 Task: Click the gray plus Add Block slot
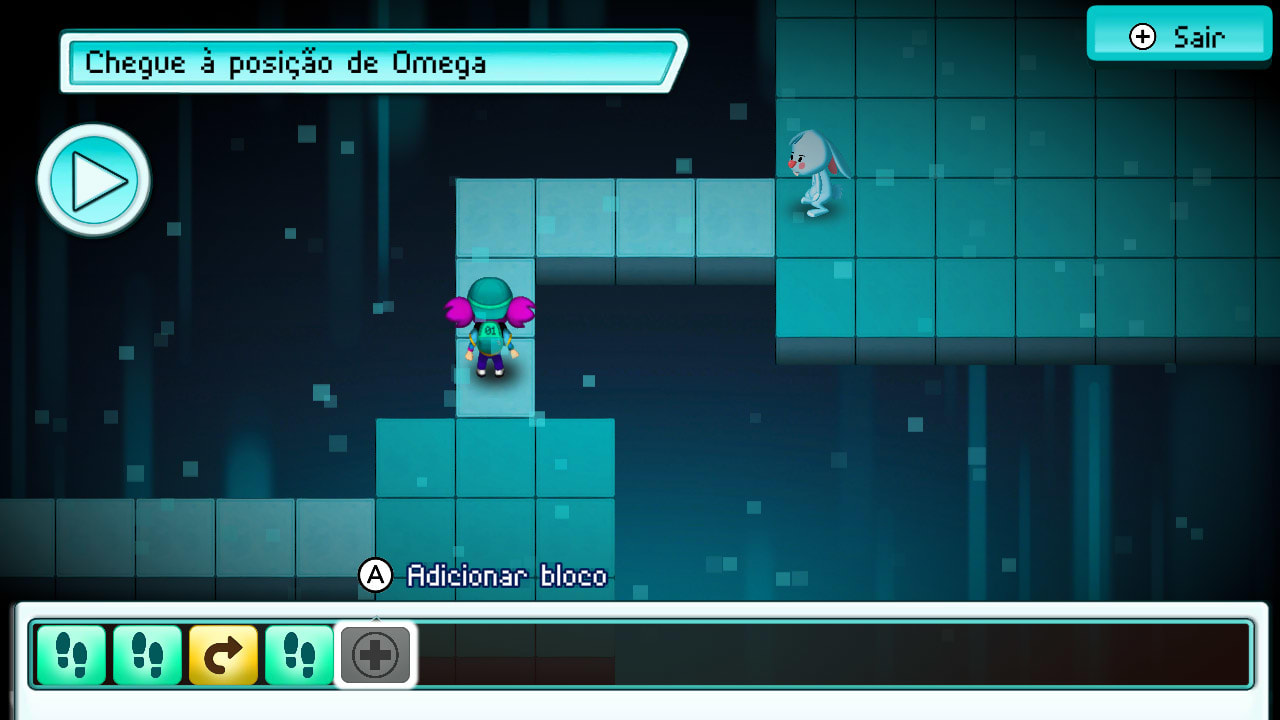(375, 655)
